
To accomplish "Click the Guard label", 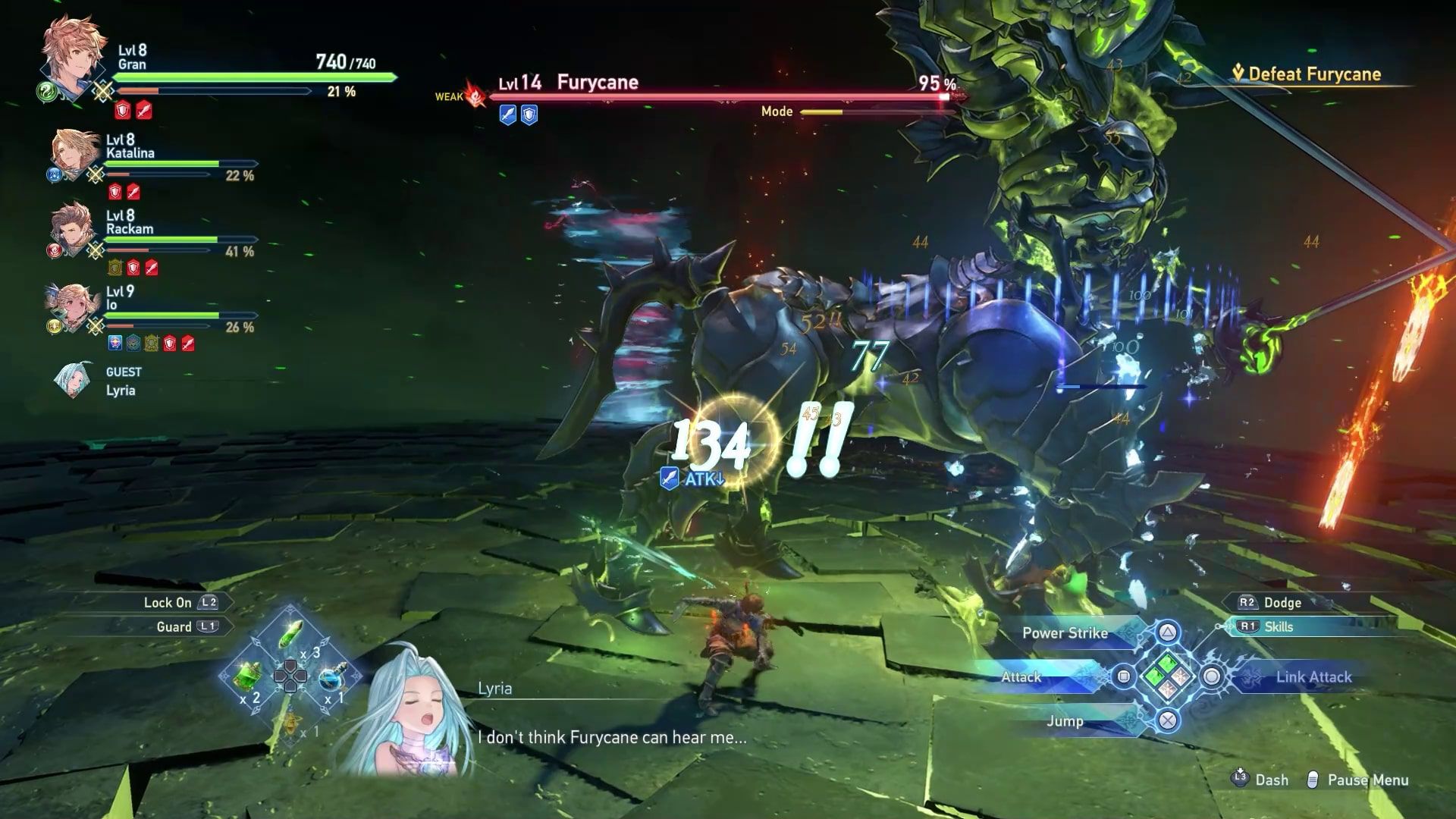I will click(174, 627).
